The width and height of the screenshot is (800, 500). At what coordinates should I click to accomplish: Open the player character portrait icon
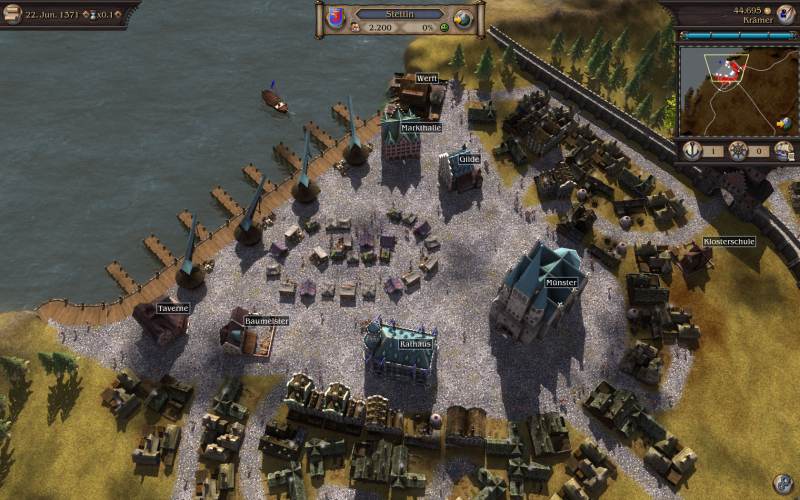784,12
